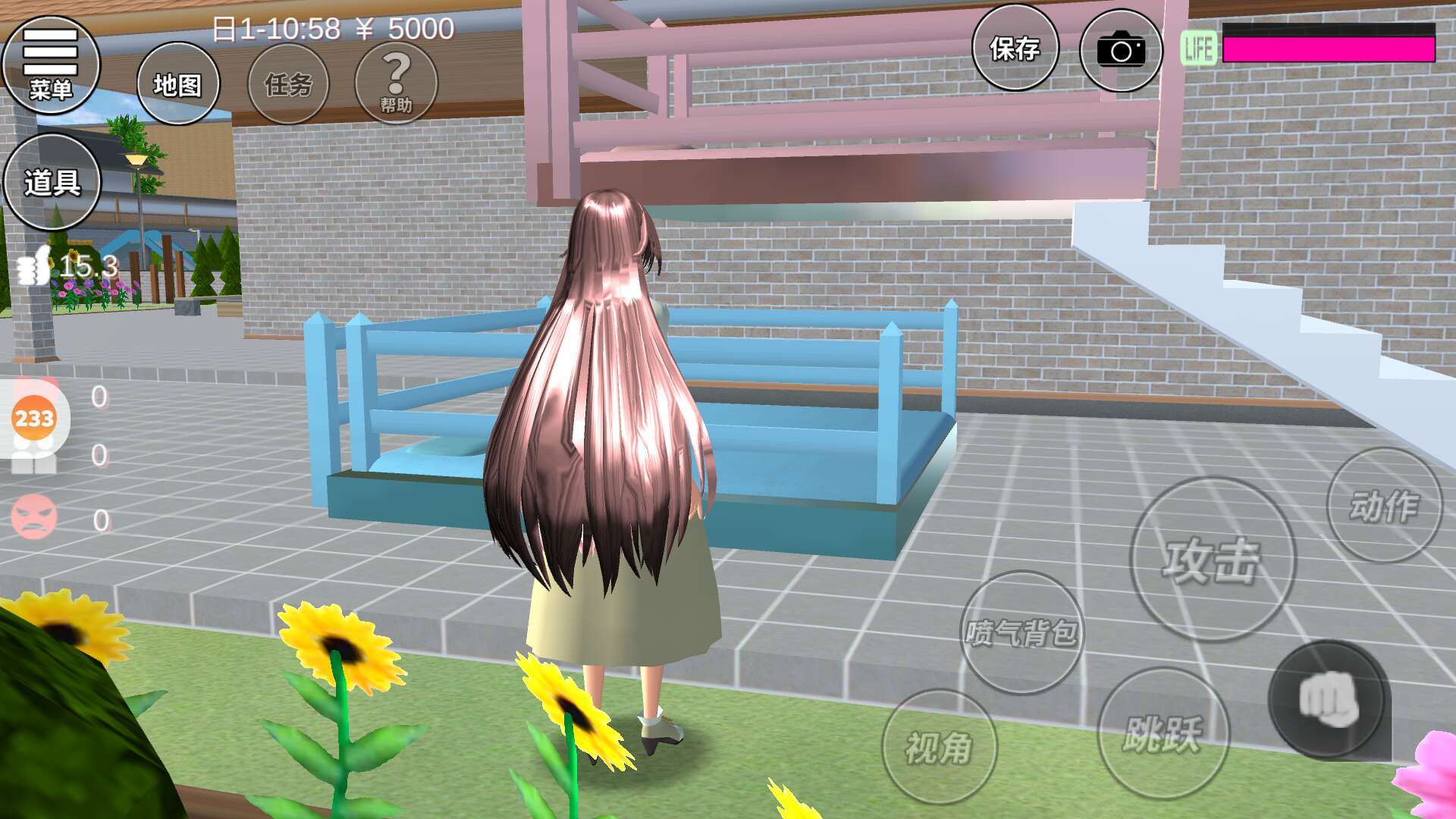Open the 动作 actions button
1456x819 pixels.
[1384, 505]
